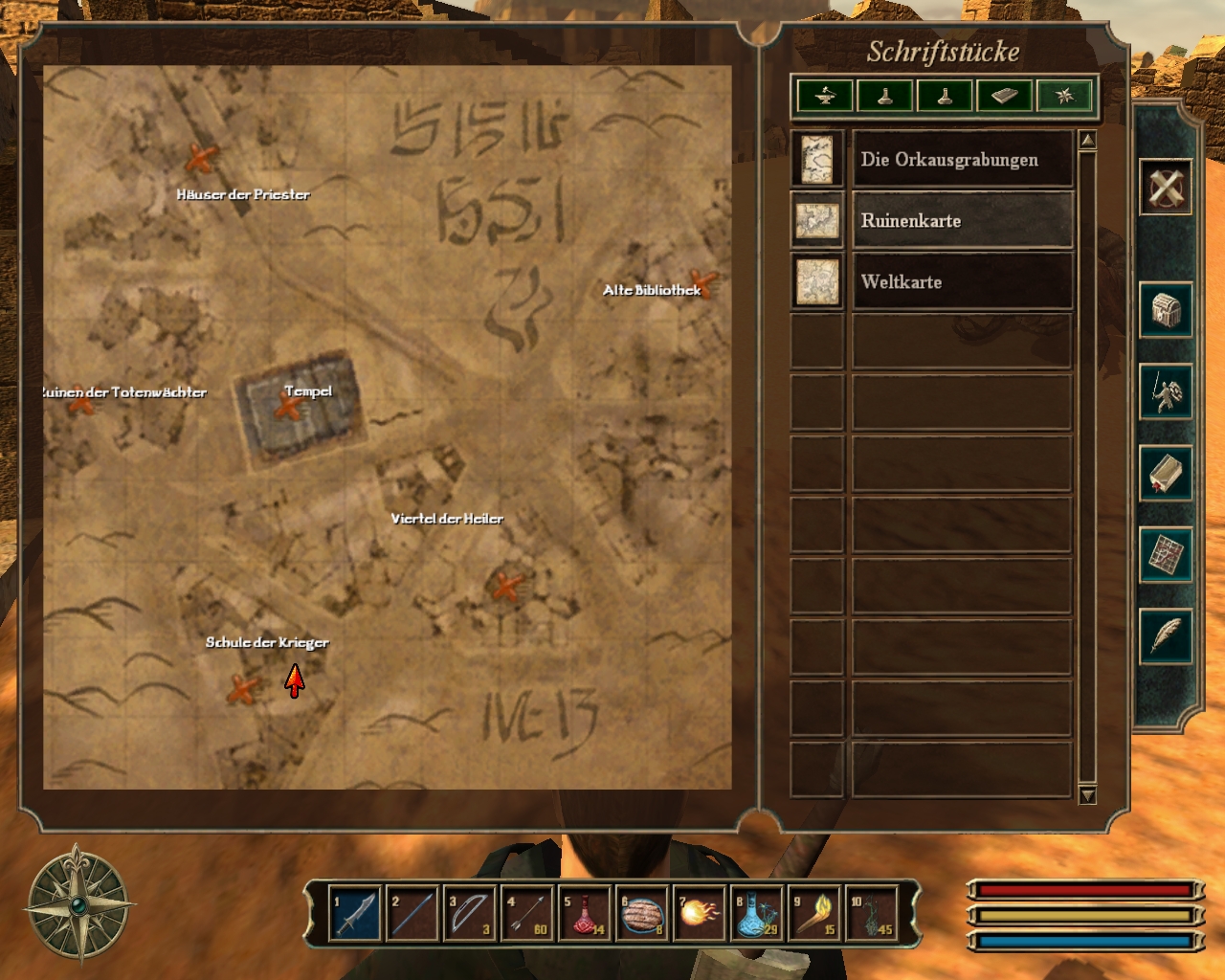The image size is (1225, 980).
Task: Open the character warrior screen
Action: [x=1166, y=391]
